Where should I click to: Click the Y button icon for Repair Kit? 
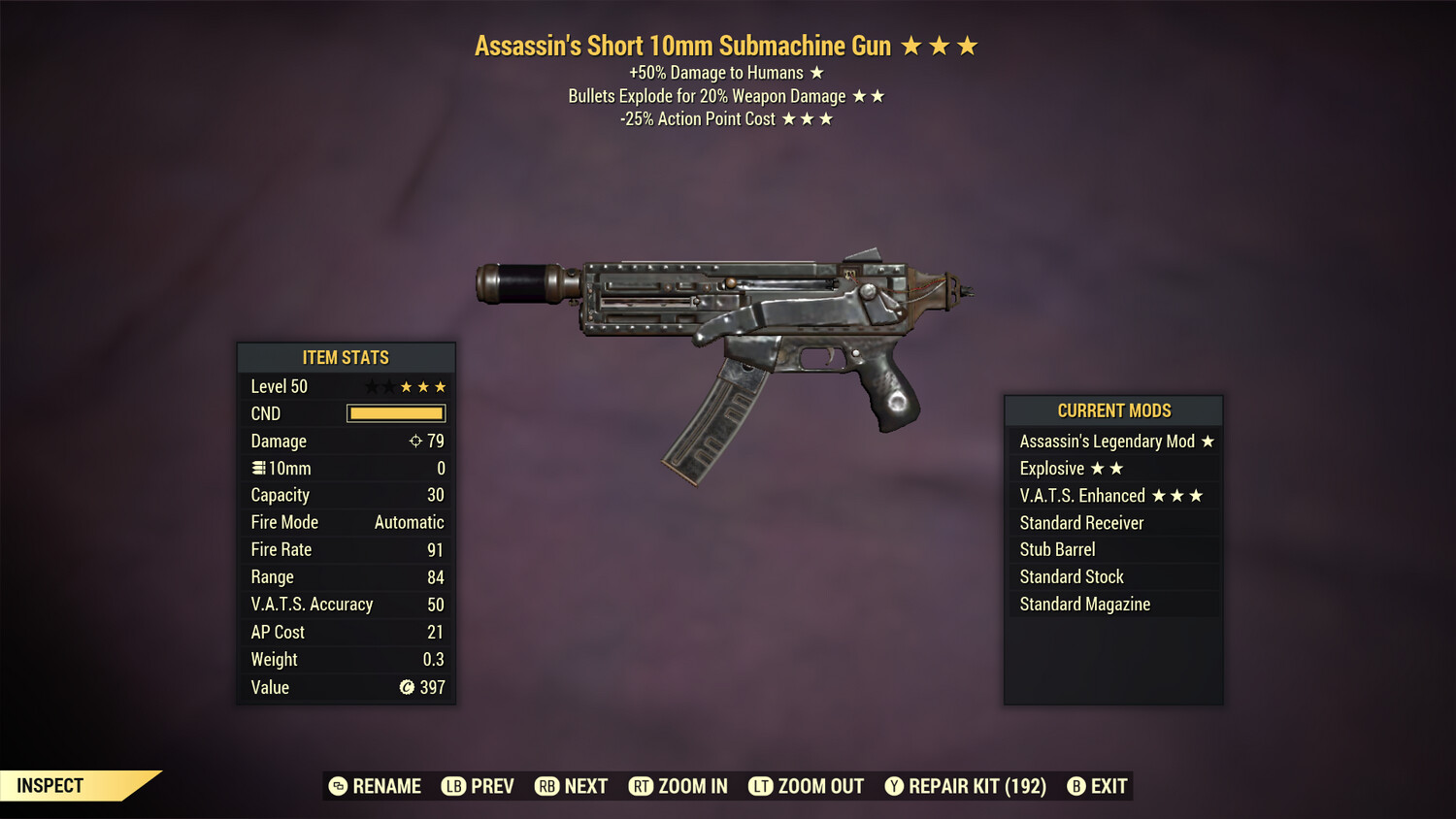tap(894, 786)
